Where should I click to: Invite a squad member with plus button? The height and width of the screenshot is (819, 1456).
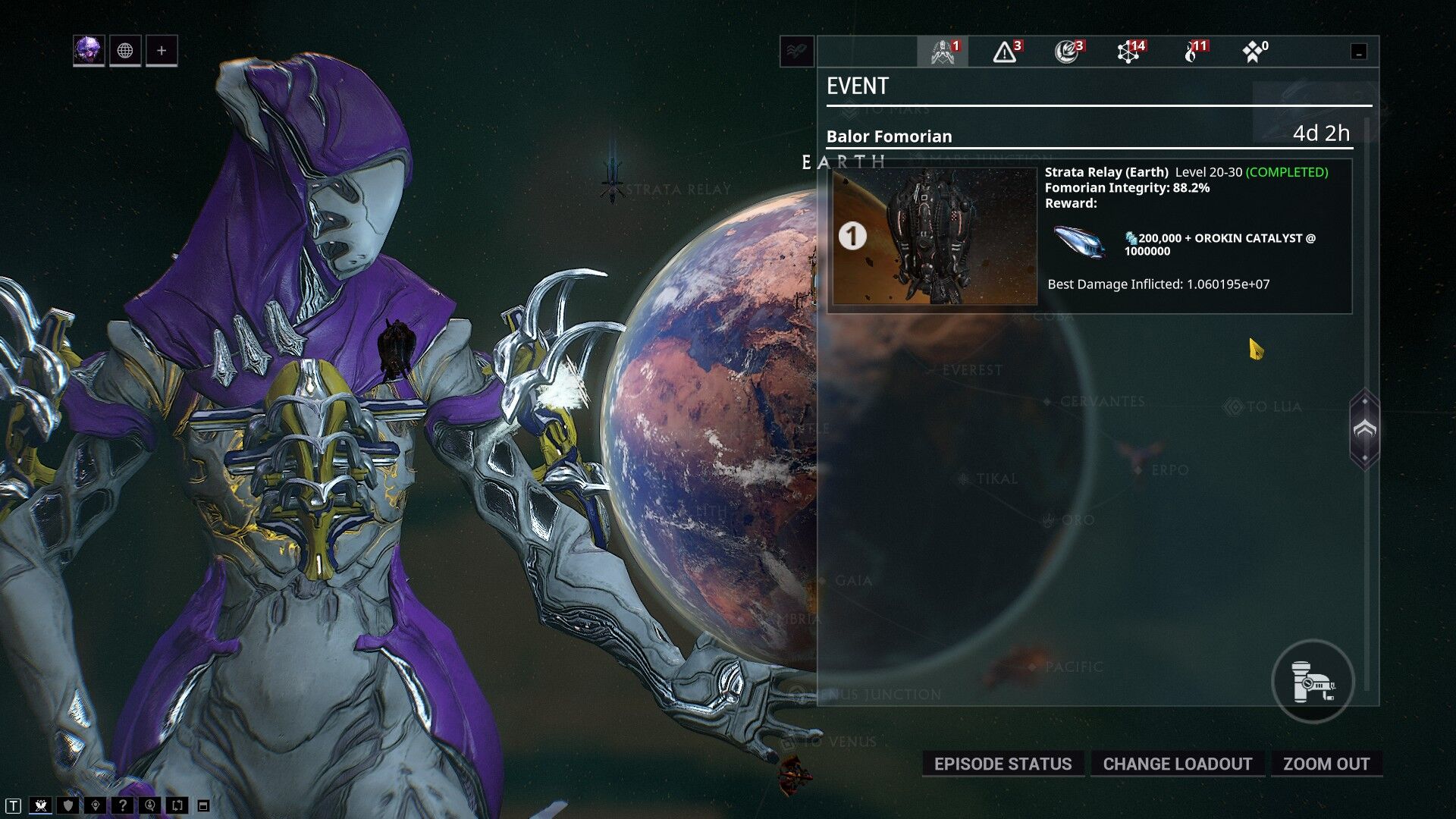point(162,51)
